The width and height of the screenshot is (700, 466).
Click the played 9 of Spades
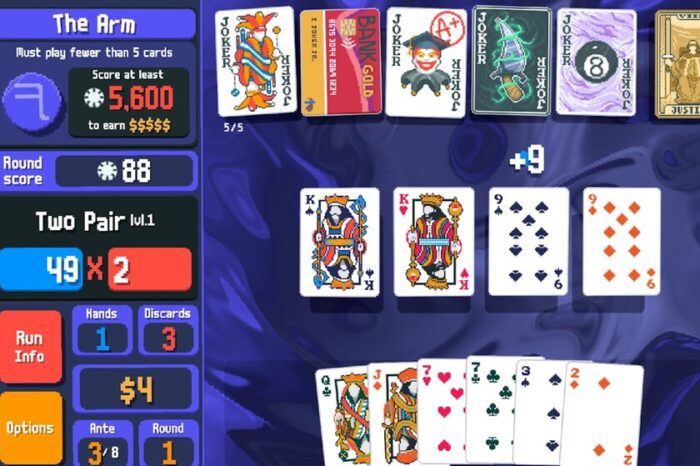tap(528, 242)
